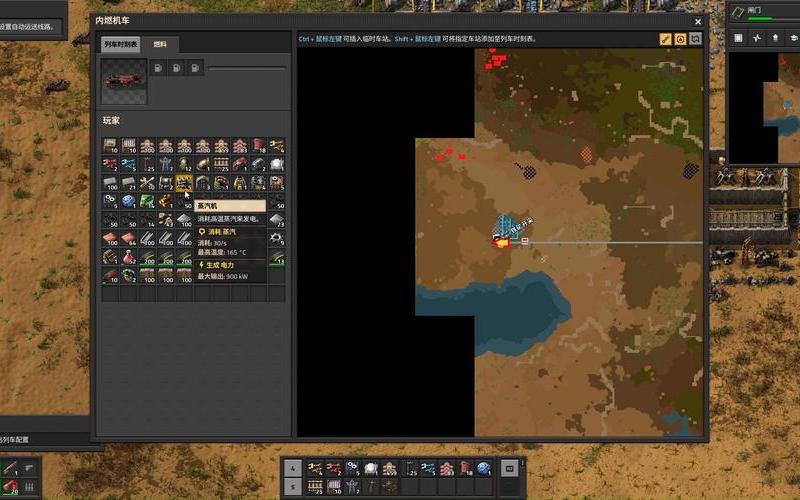Switch to the 燃料 (fuel) tab

click(x=161, y=45)
